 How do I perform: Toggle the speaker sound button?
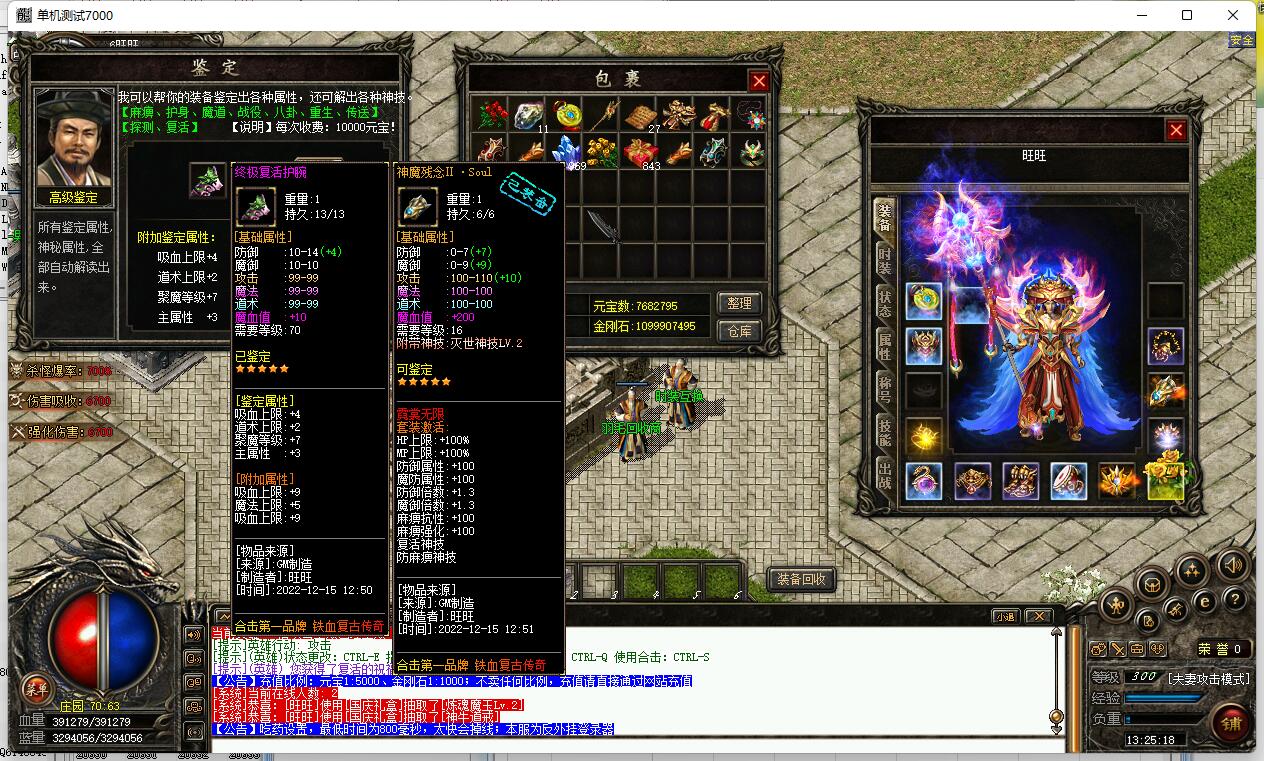tap(1232, 566)
